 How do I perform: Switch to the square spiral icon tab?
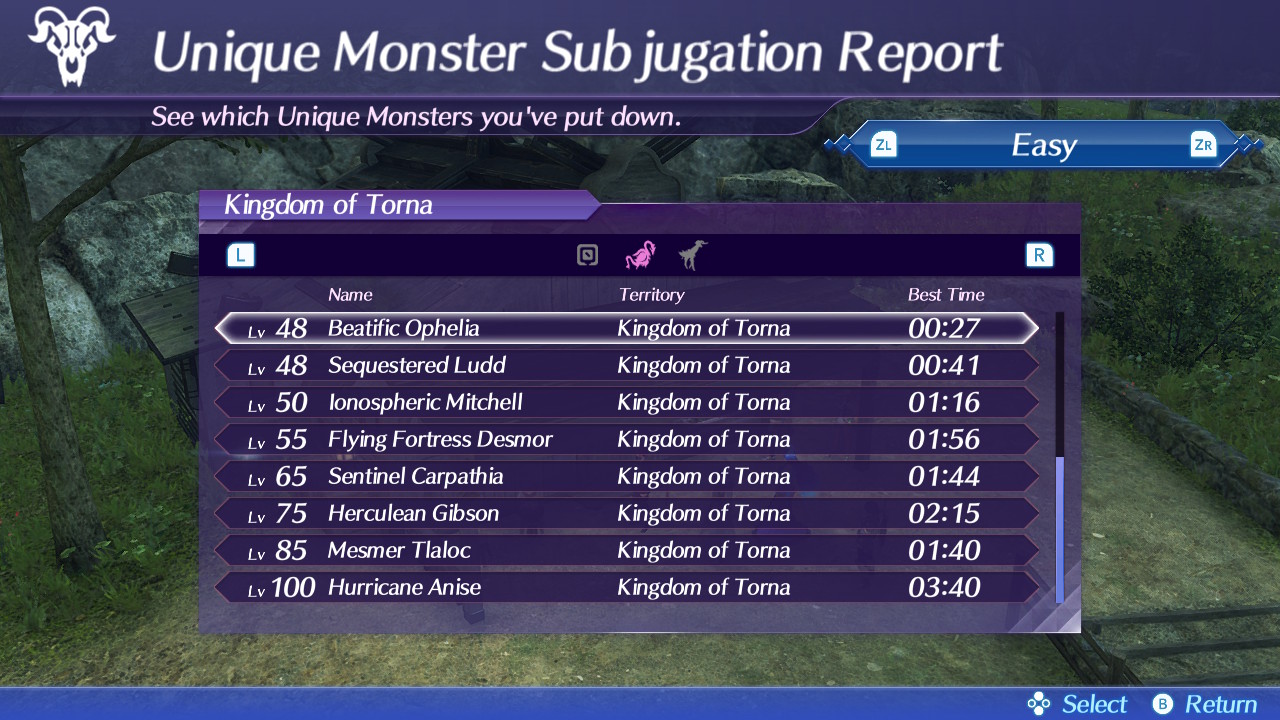pyautogui.click(x=588, y=256)
